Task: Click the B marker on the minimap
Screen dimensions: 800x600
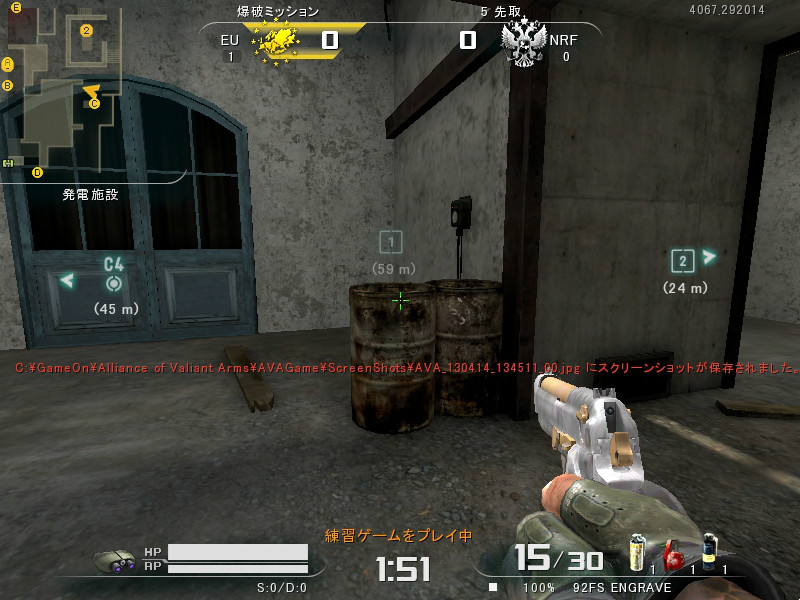Action: (x=8, y=85)
